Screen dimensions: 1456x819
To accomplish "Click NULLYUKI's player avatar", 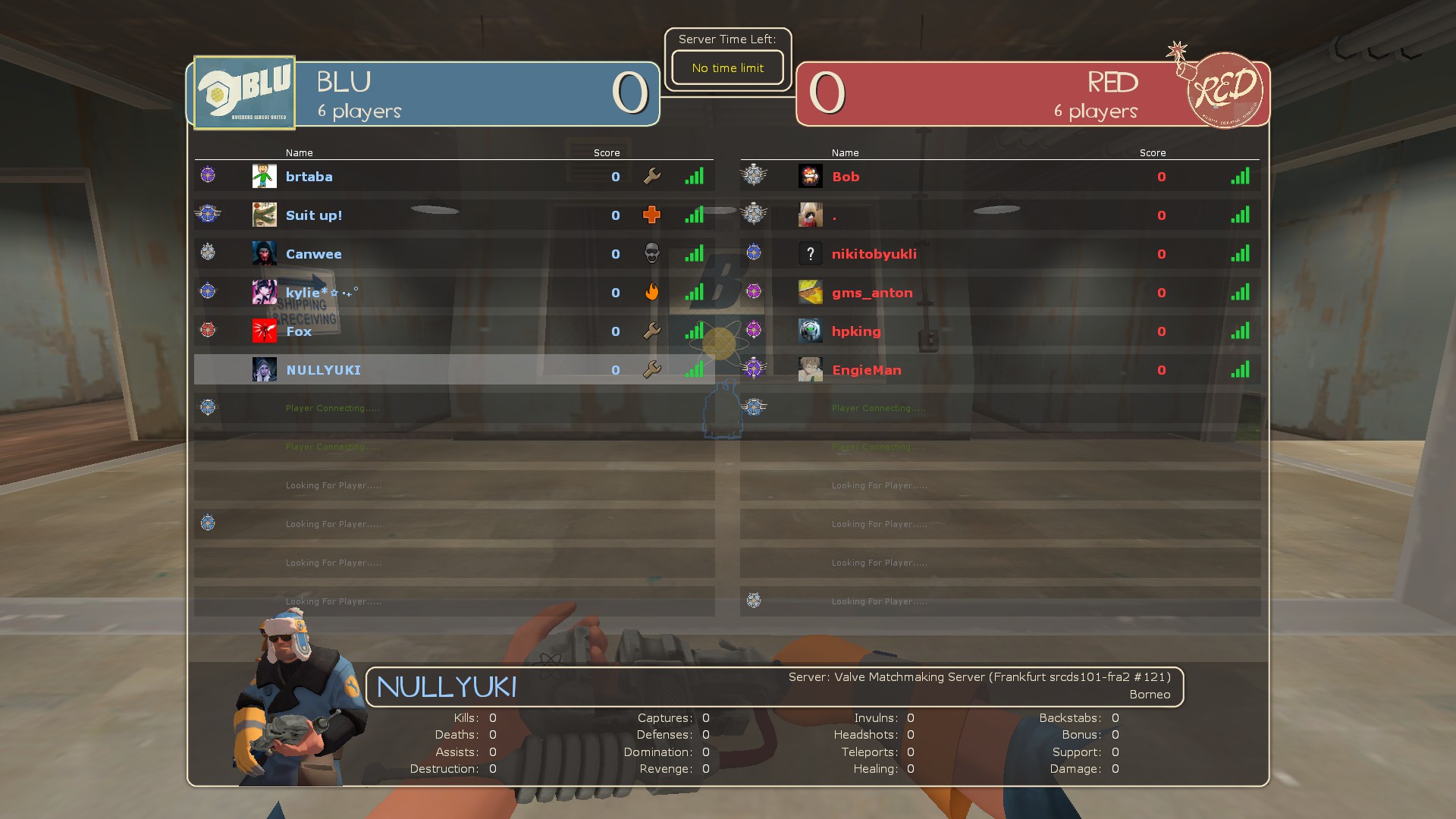I will pos(265,369).
